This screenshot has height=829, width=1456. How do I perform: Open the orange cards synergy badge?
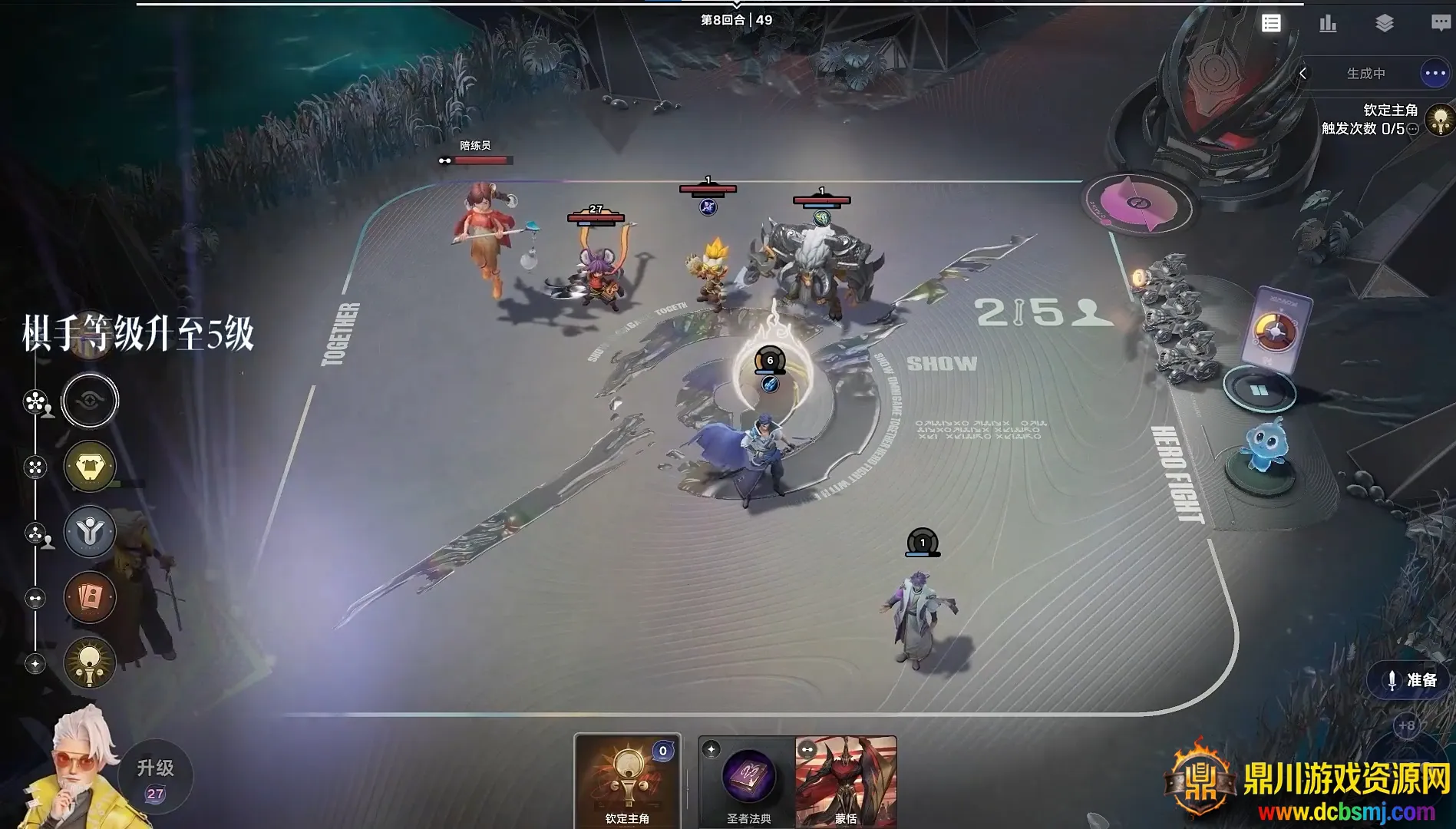pyautogui.click(x=90, y=597)
